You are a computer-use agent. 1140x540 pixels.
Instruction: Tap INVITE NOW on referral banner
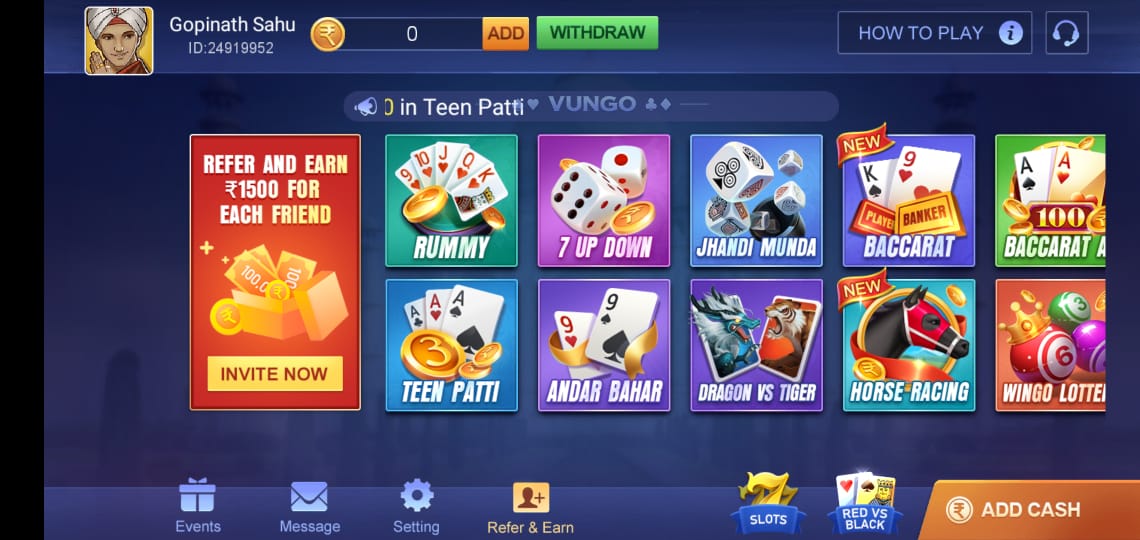pyautogui.click(x=274, y=374)
